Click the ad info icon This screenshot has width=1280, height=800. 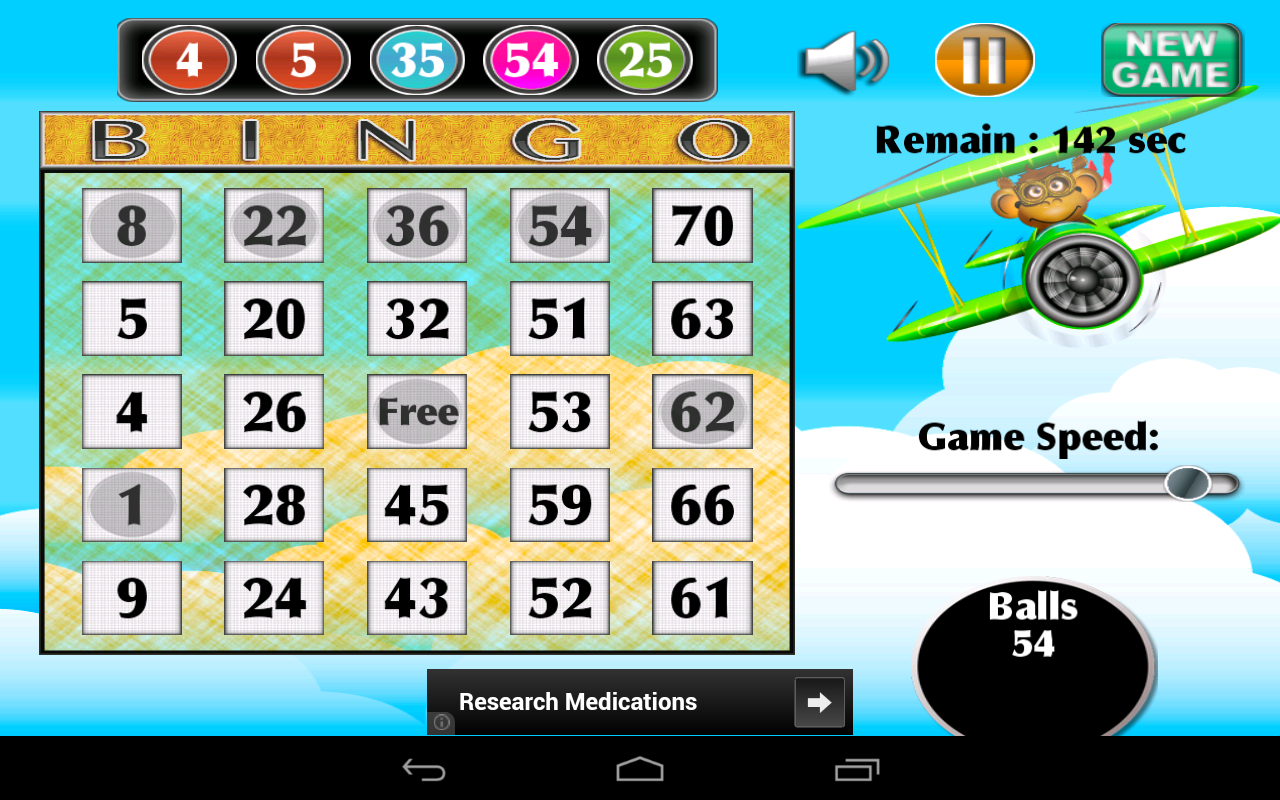[x=440, y=722]
